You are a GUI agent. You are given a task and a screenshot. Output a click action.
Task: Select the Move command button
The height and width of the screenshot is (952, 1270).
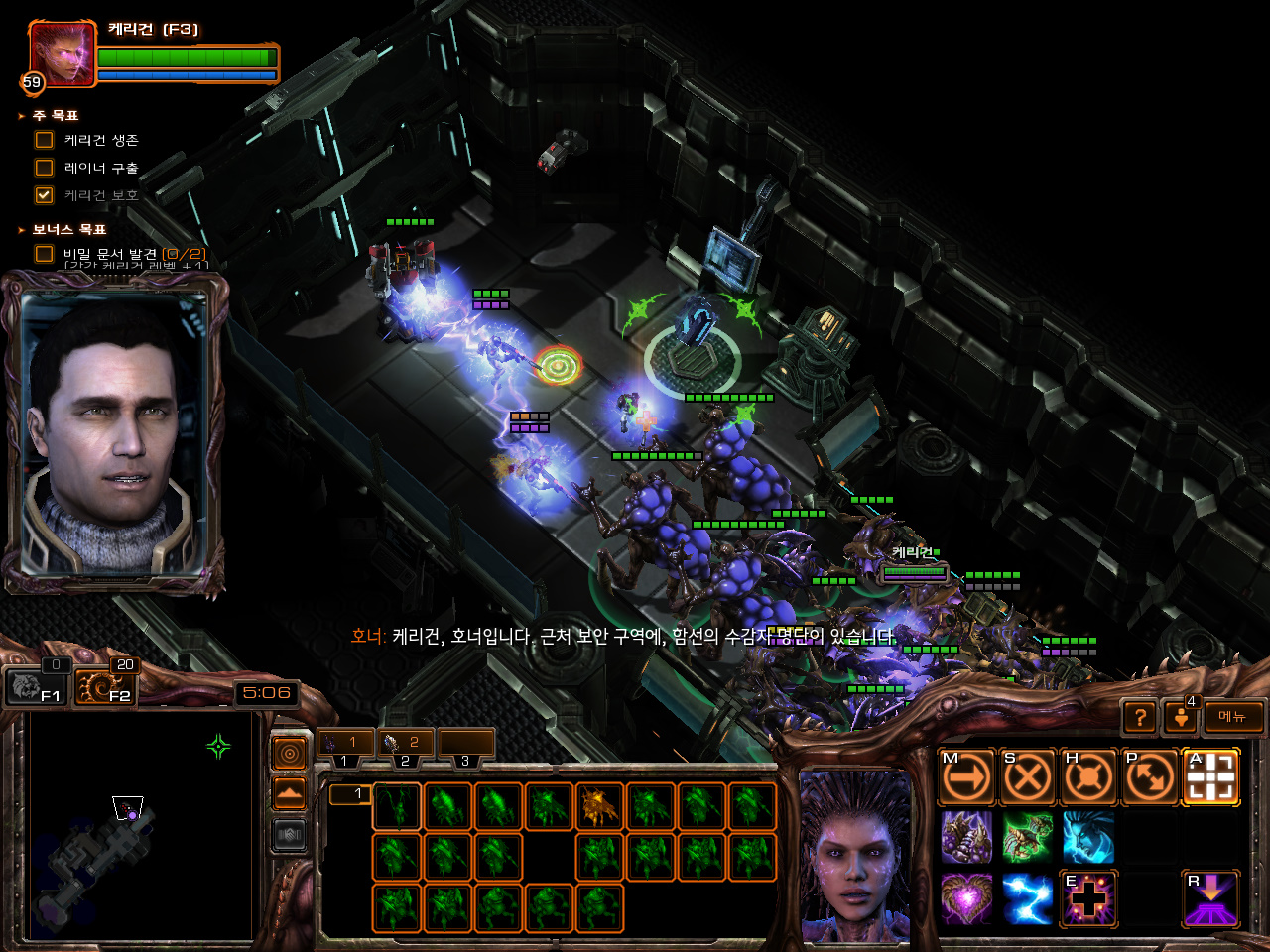(966, 777)
